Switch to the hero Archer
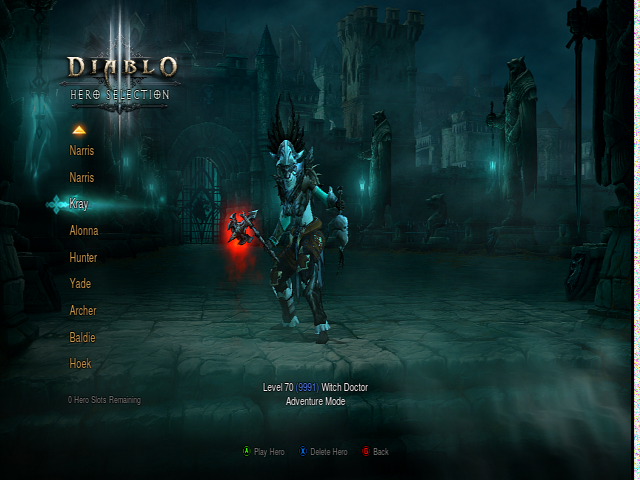Image resolution: width=640 pixels, height=480 pixels. click(x=83, y=311)
